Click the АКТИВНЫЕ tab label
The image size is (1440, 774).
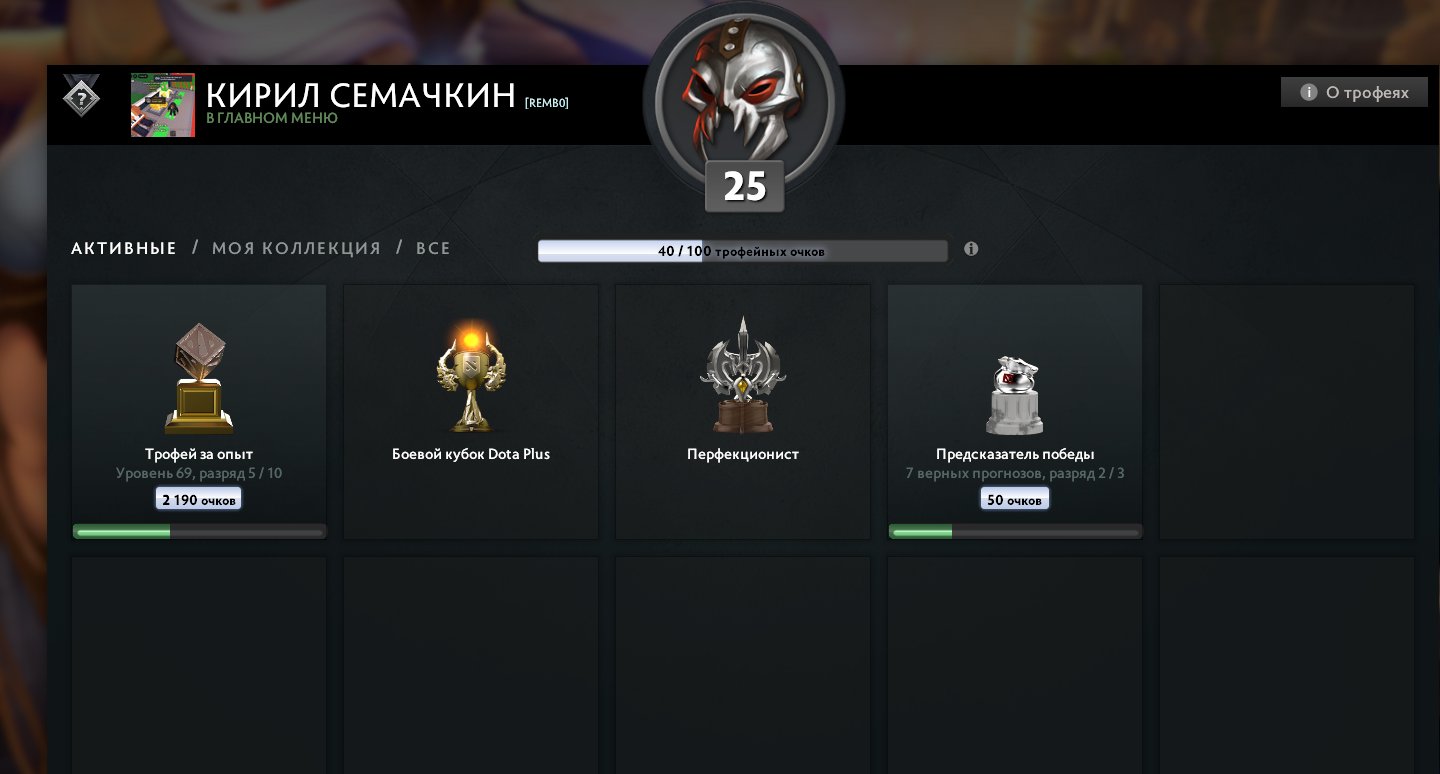(123, 247)
